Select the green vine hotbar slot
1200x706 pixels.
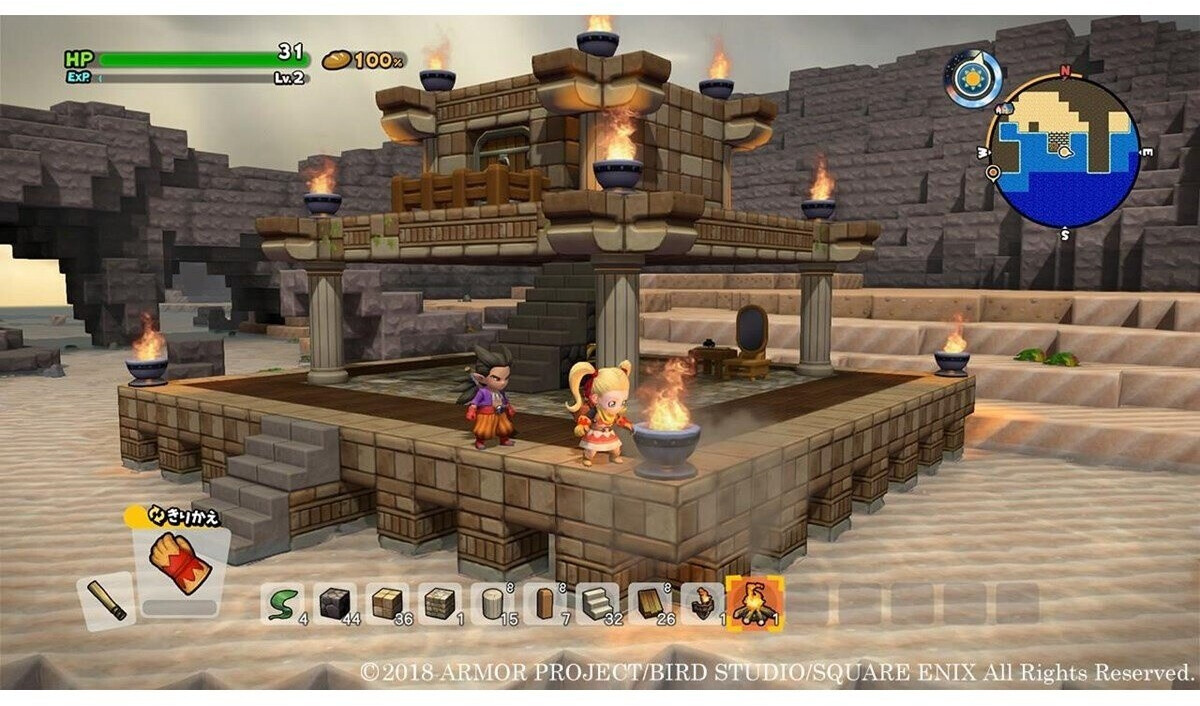pyautogui.click(x=281, y=603)
